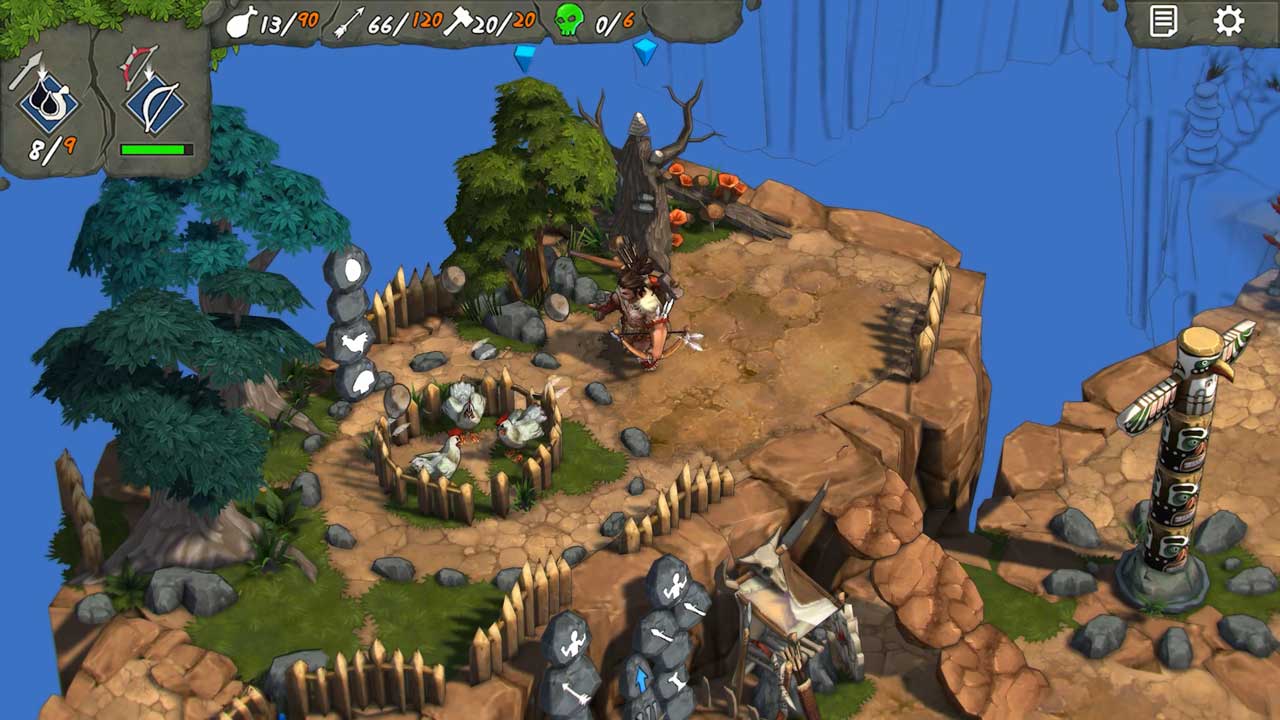This screenshot has height=720, width=1280.
Task: Open the settings gear menu
Action: (1228, 21)
